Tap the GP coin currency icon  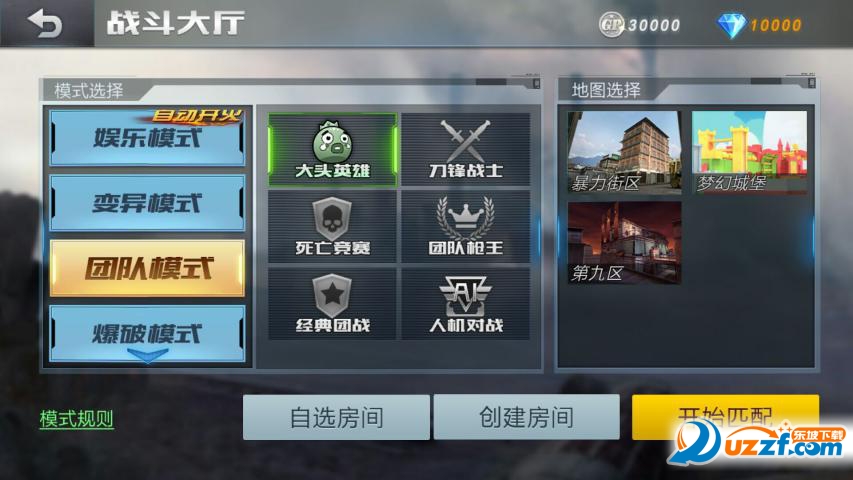coord(611,25)
